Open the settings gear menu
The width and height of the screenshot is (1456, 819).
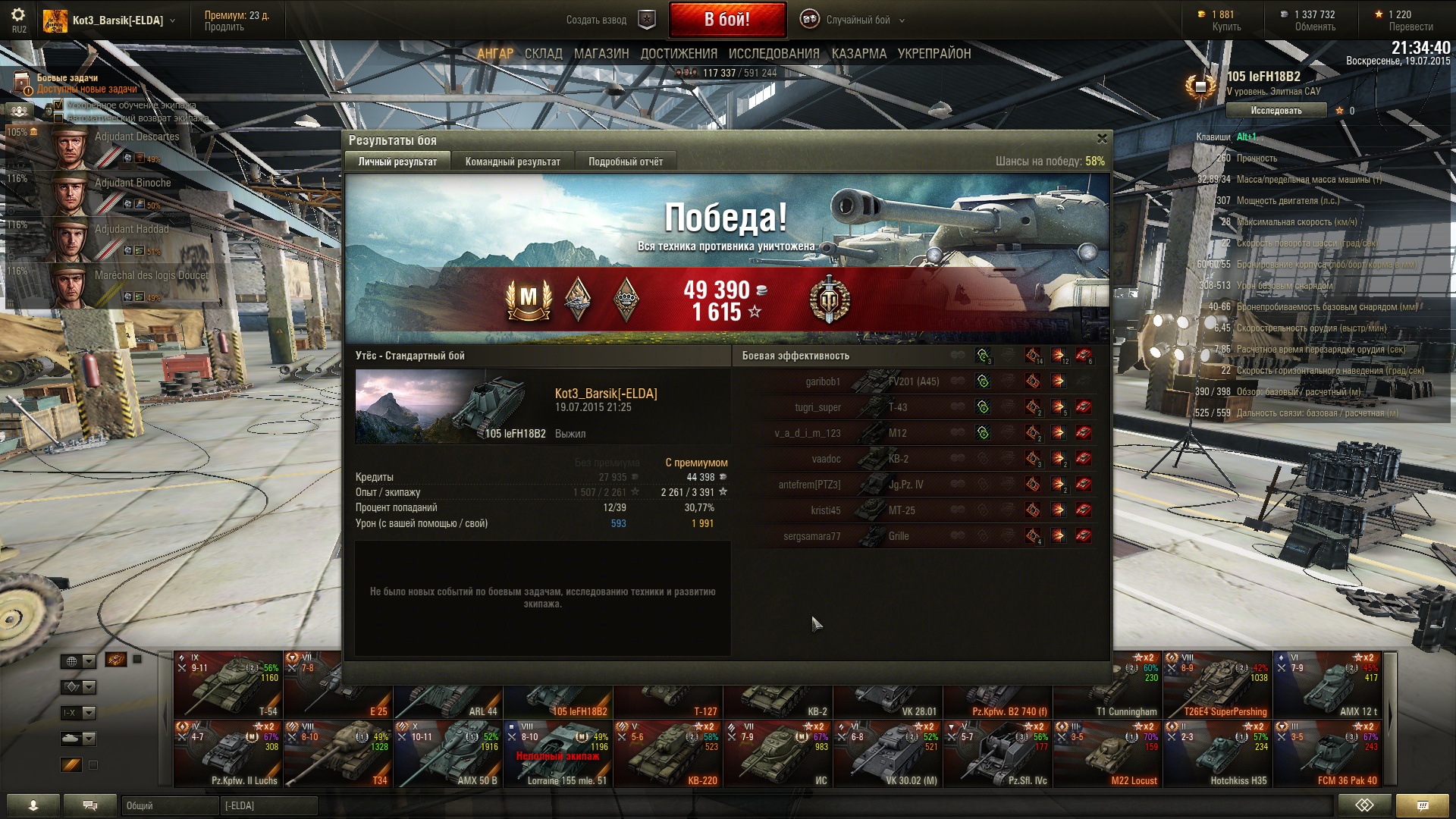18,15
